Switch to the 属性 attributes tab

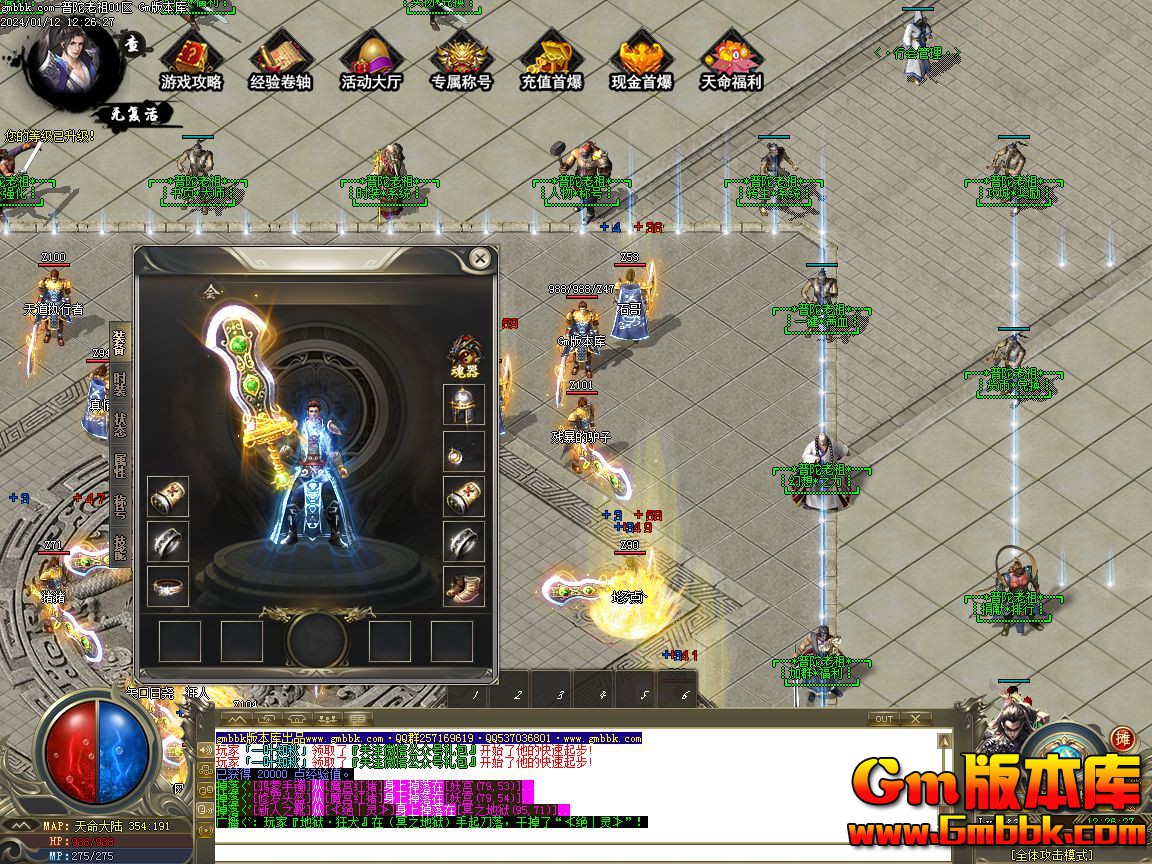point(120,465)
